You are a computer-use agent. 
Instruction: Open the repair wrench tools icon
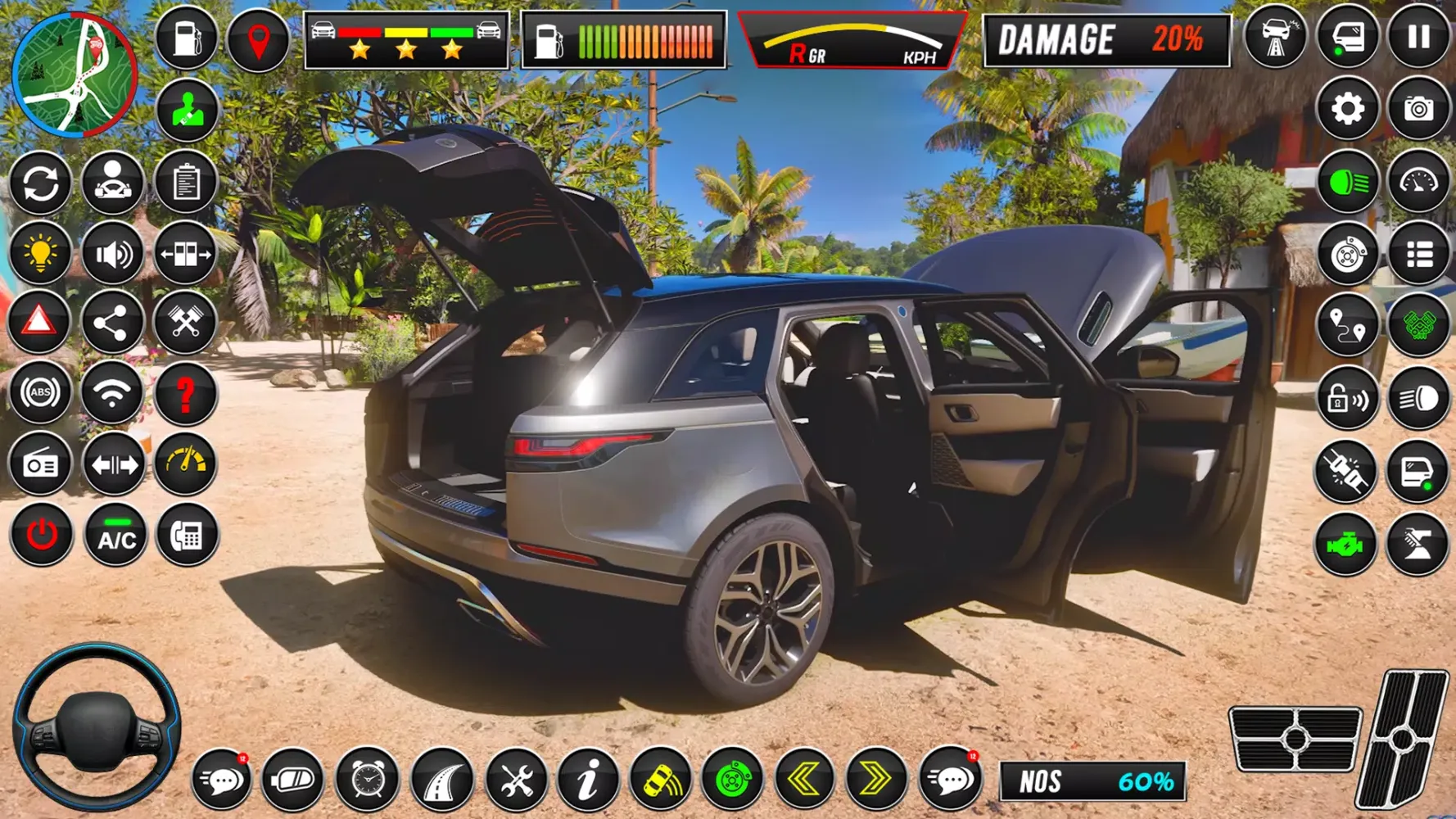coord(514,781)
